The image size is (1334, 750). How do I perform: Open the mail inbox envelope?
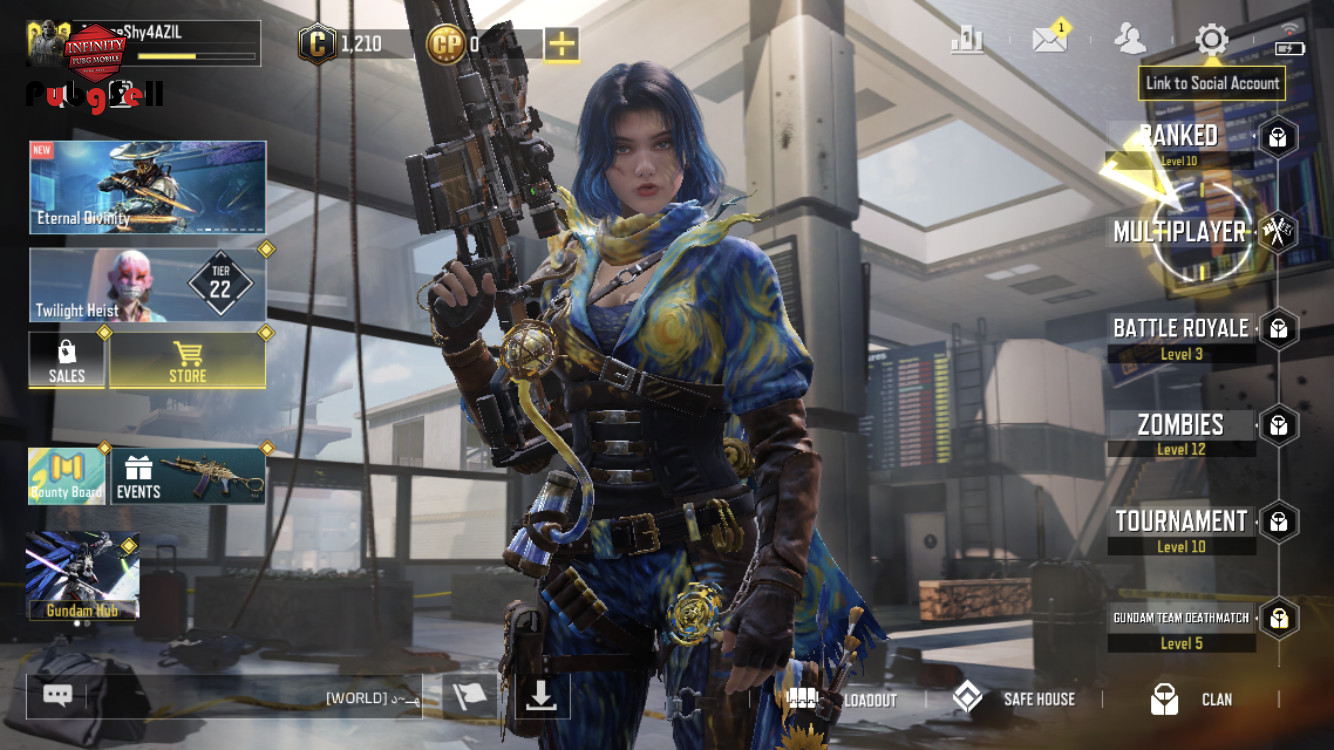coord(1049,40)
